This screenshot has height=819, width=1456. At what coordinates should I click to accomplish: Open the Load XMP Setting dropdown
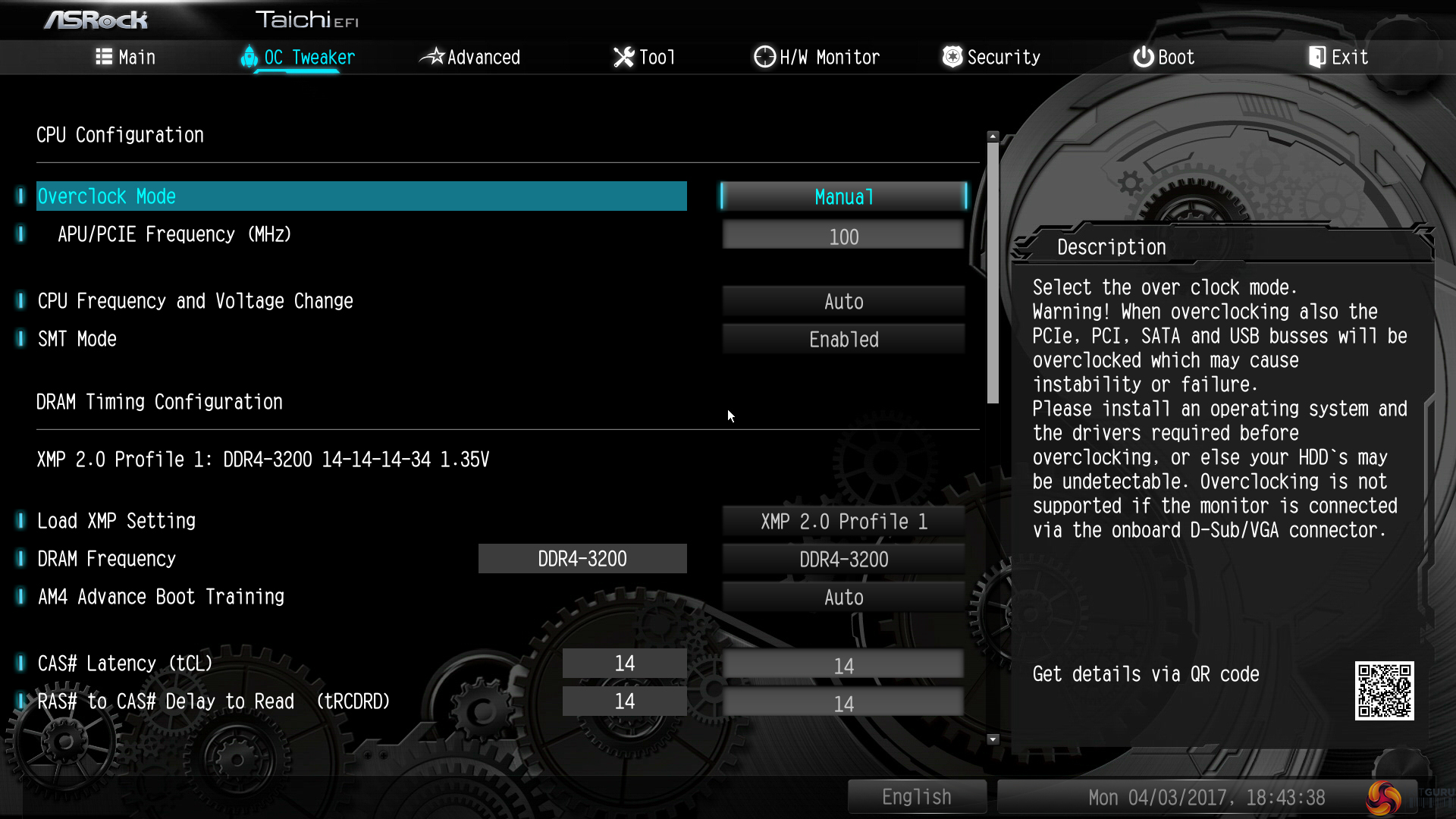coord(843,522)
